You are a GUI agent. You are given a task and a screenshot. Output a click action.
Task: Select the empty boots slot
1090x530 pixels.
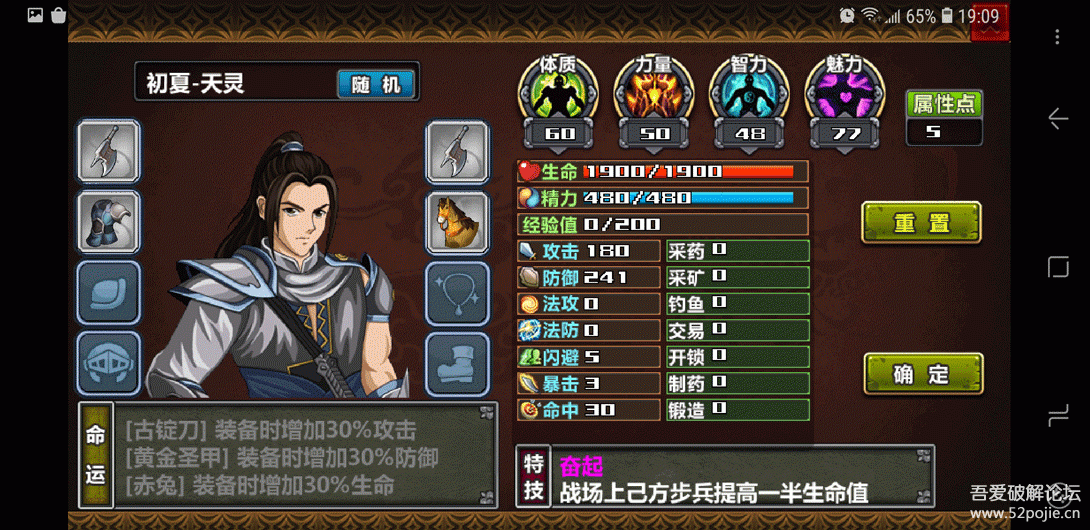(x=457, y=362)
